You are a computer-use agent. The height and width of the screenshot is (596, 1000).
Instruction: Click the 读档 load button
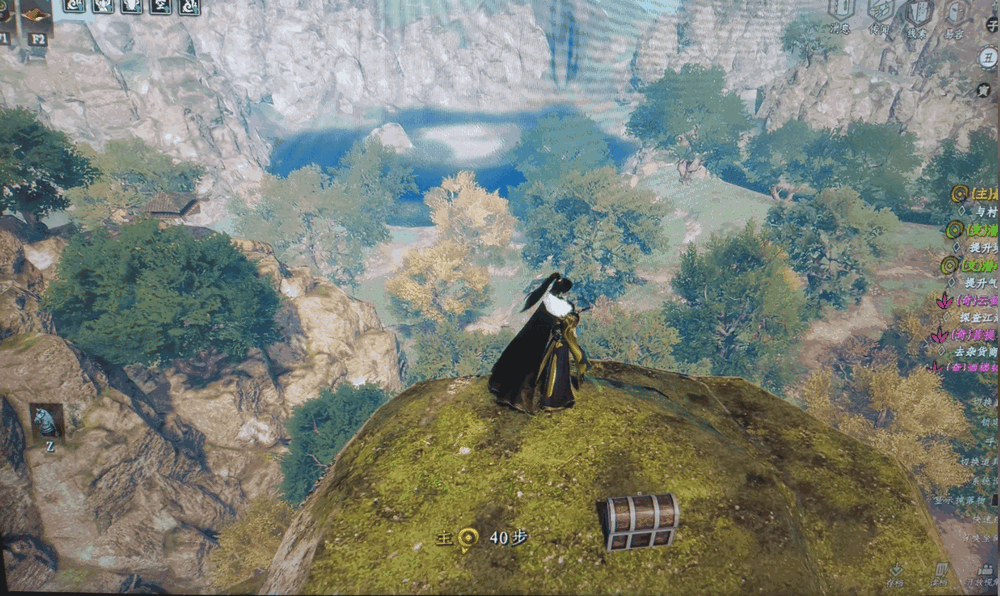pyautogui.click(x=939, y=573)
